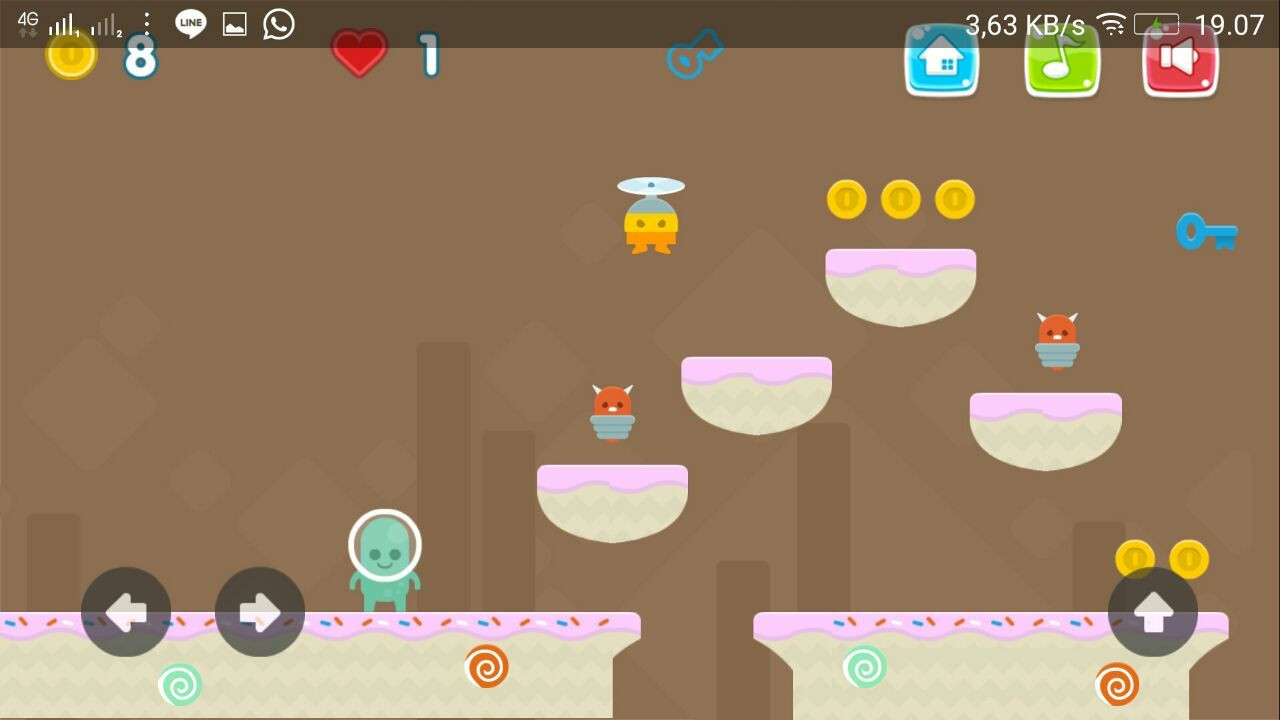Tap the red heart life icon

tap(359, 55)
